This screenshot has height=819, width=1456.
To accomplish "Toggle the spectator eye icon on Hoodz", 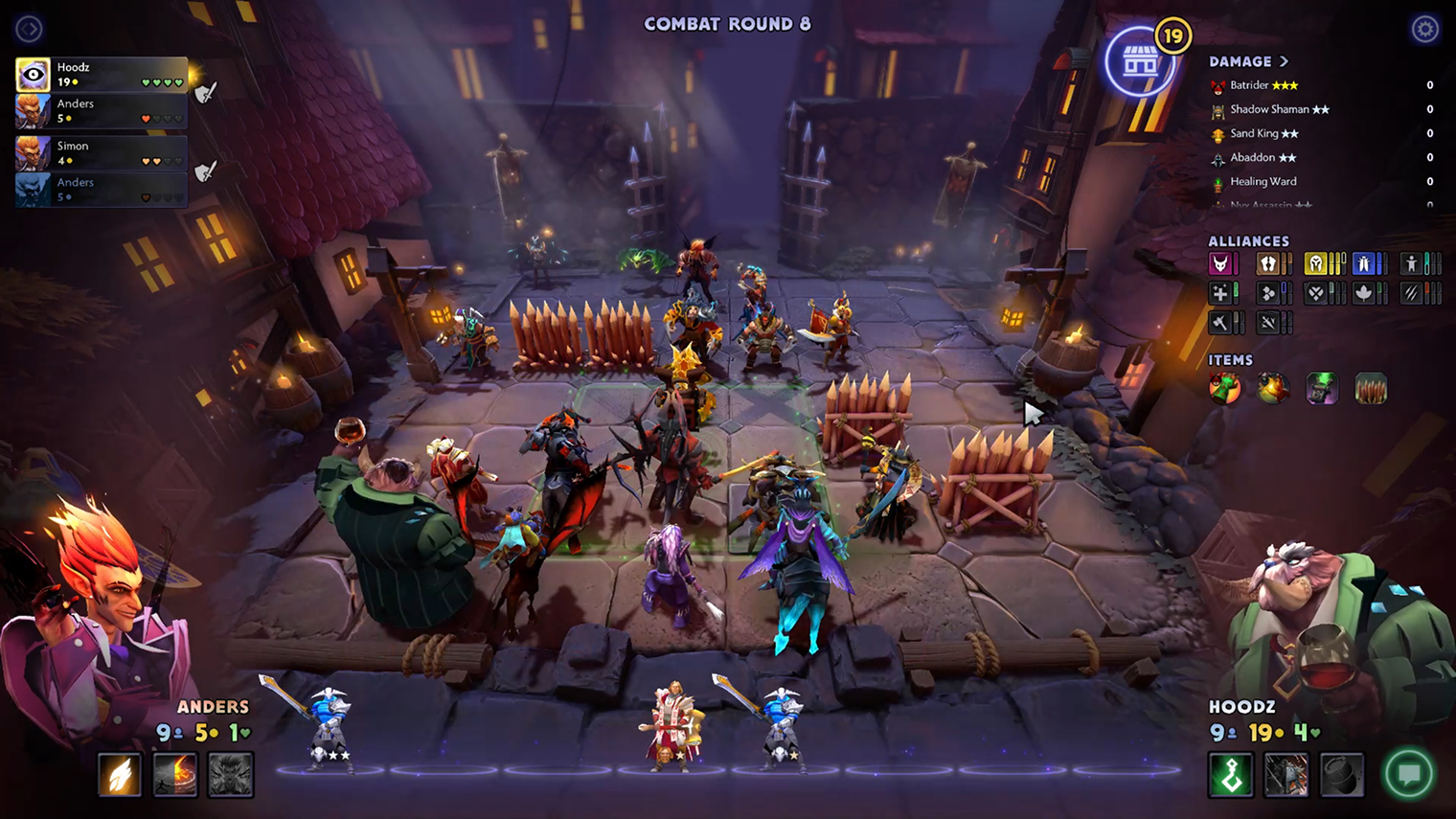I will click(x=32, y=74).
